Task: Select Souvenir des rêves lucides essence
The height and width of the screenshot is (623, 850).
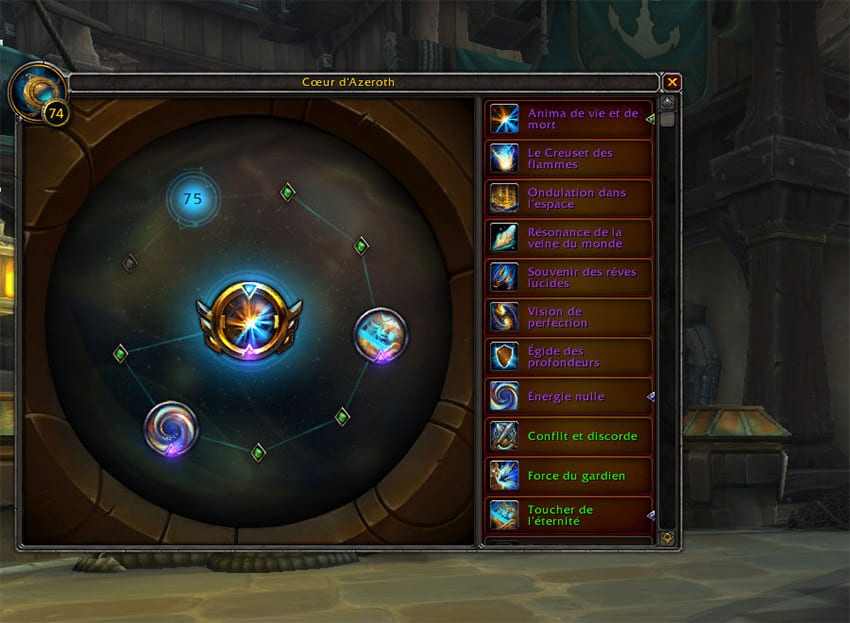Action: click(x=569, y=277)
